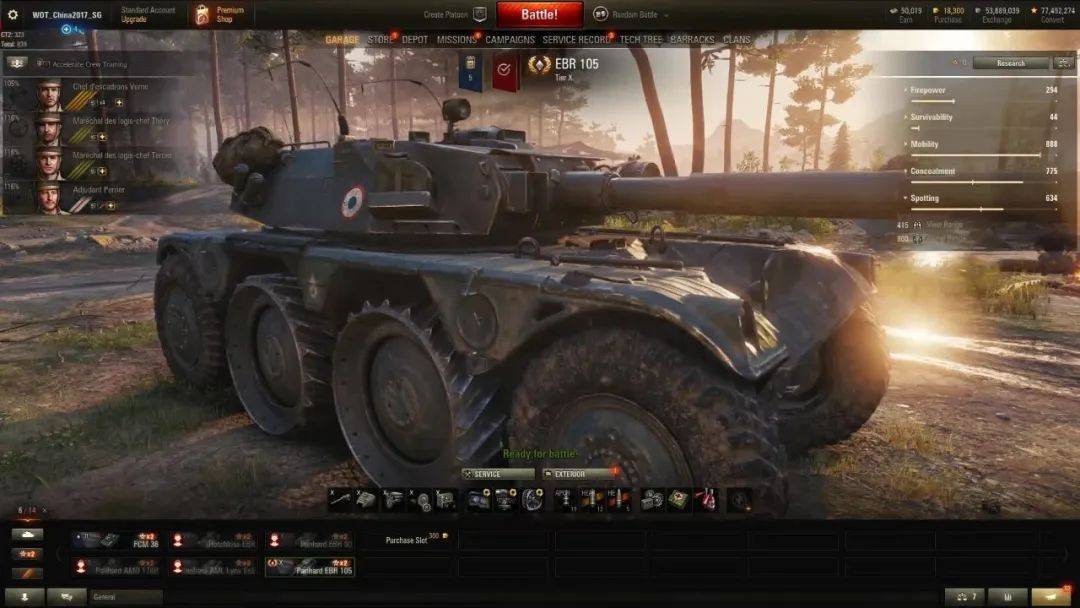
Task: View the Service Record tab
Action: pos(575,40)
